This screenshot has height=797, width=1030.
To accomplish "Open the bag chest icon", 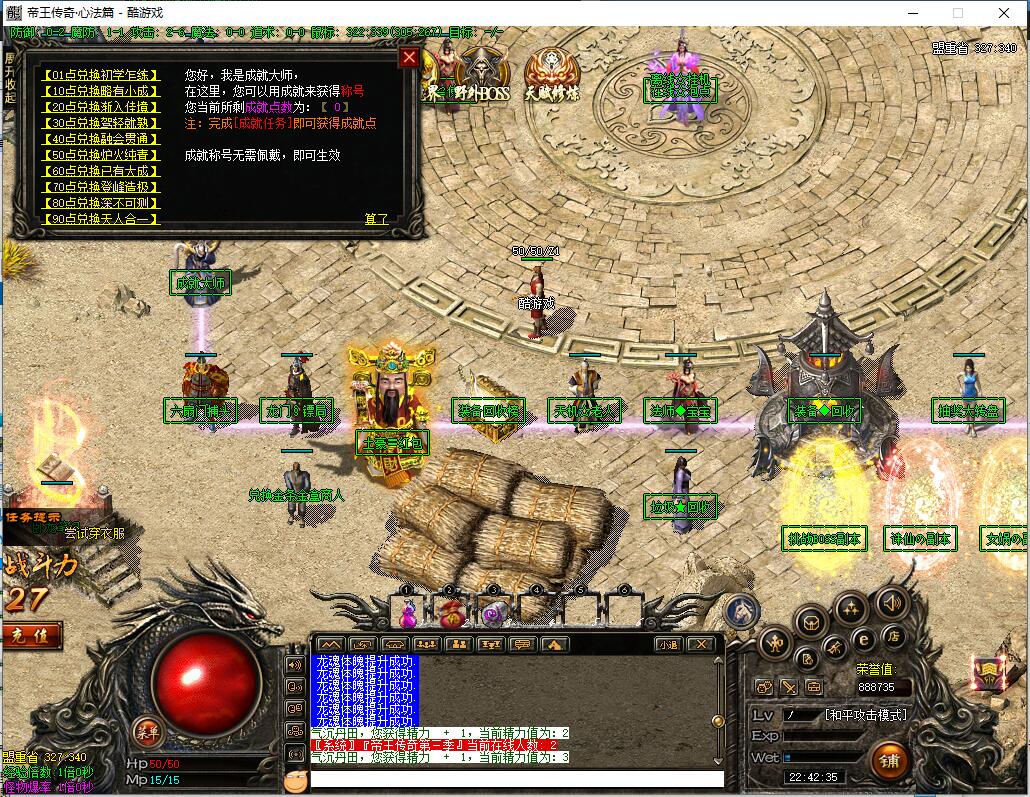I will (x=812, y=622).
